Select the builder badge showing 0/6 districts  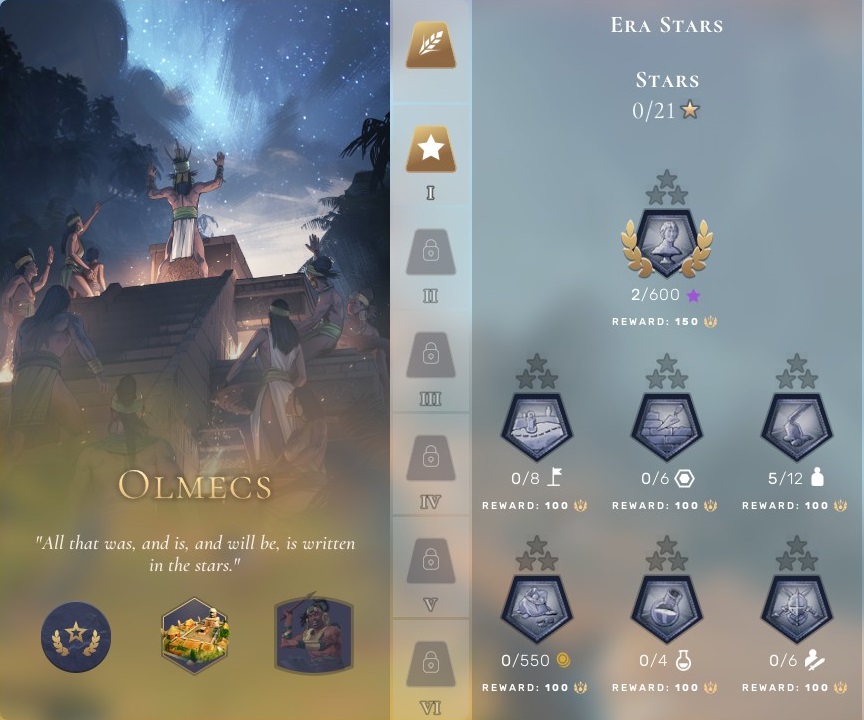[x=667, y=425]
